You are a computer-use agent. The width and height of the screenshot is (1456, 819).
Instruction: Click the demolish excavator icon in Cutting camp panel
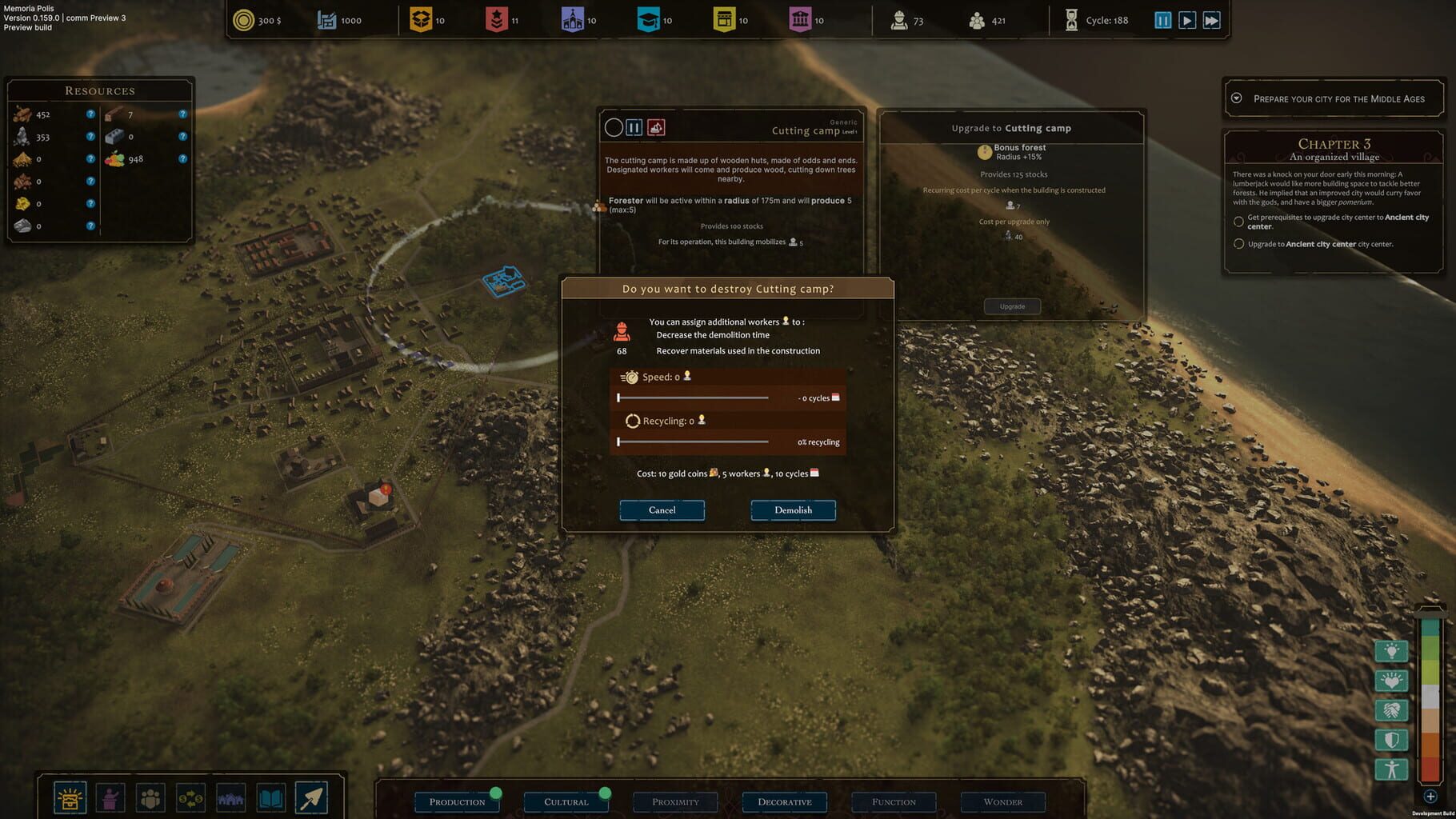pos(656,126)
